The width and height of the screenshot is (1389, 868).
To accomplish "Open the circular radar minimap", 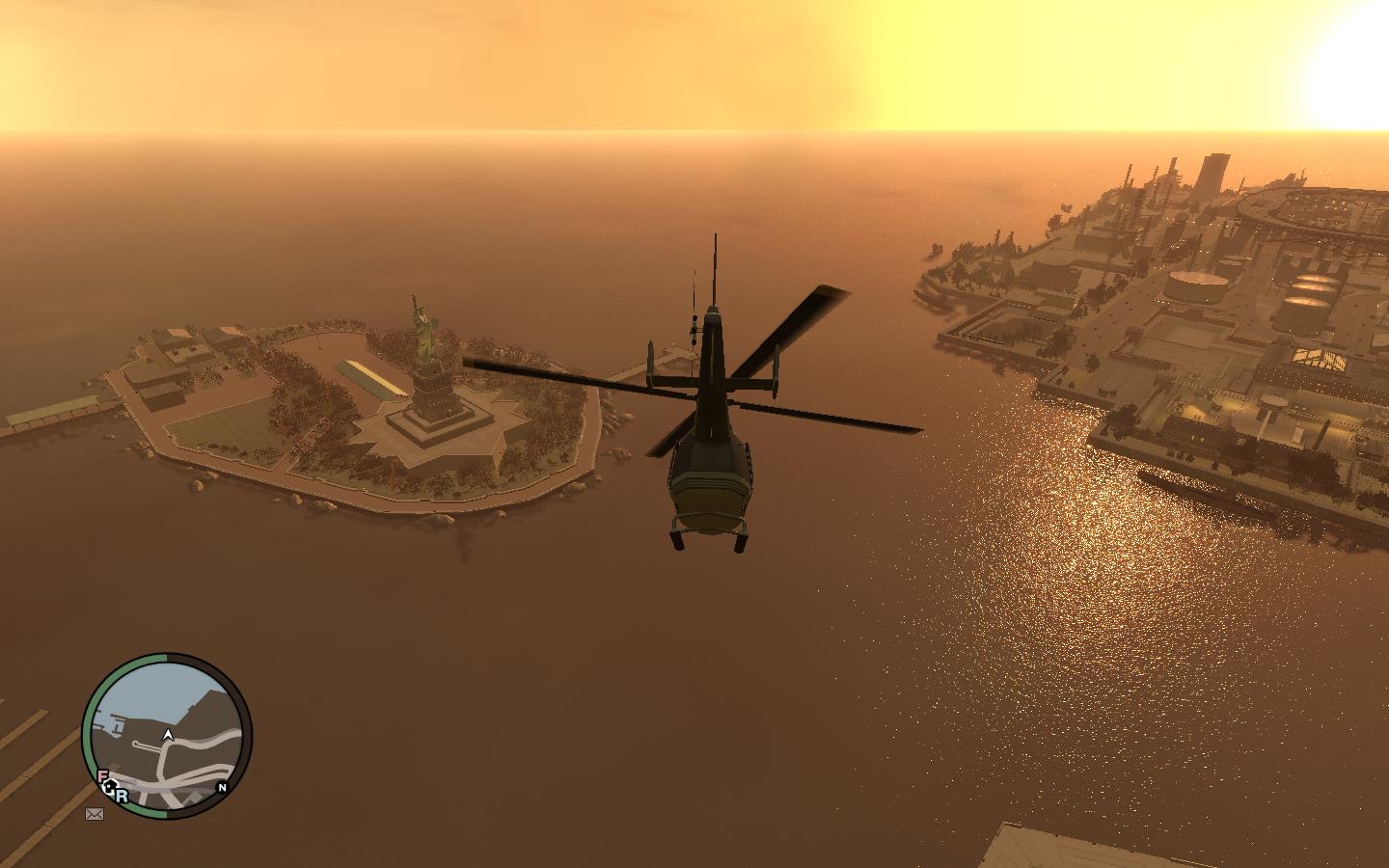I will coord(167,736).
